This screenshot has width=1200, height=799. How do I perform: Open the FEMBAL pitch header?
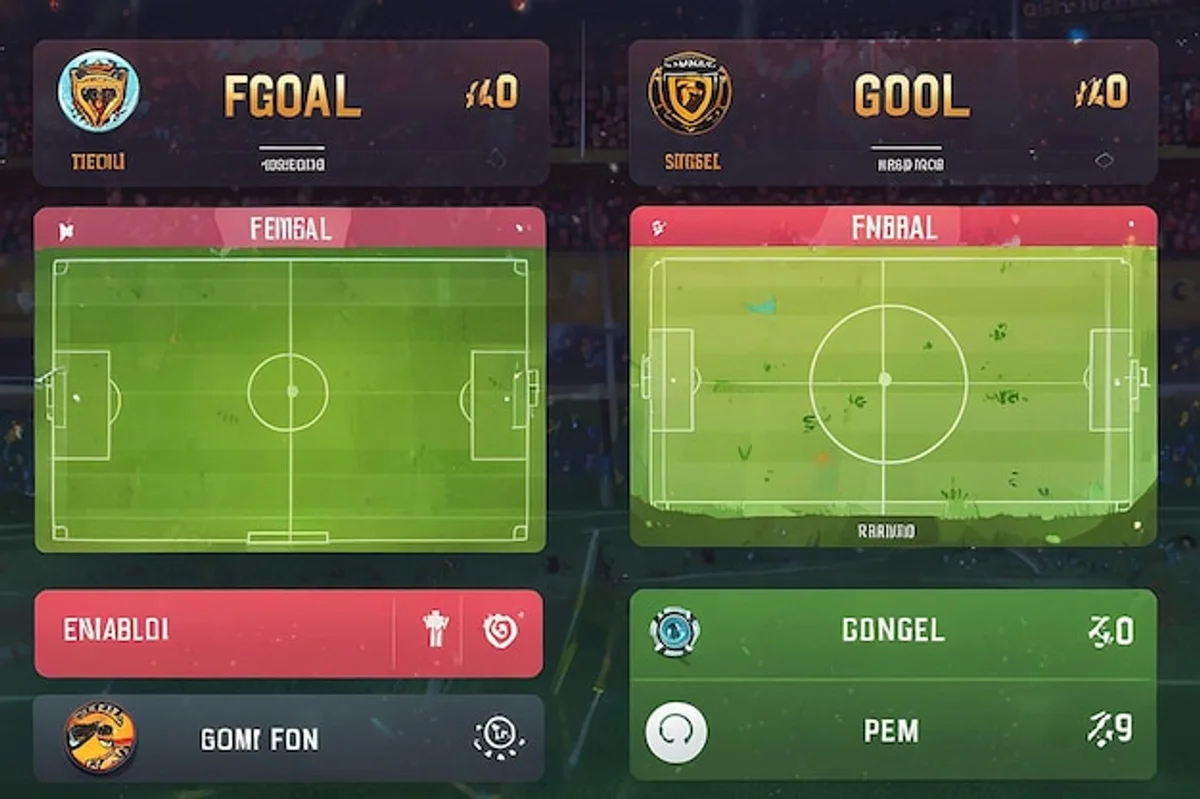pos(290,229)
